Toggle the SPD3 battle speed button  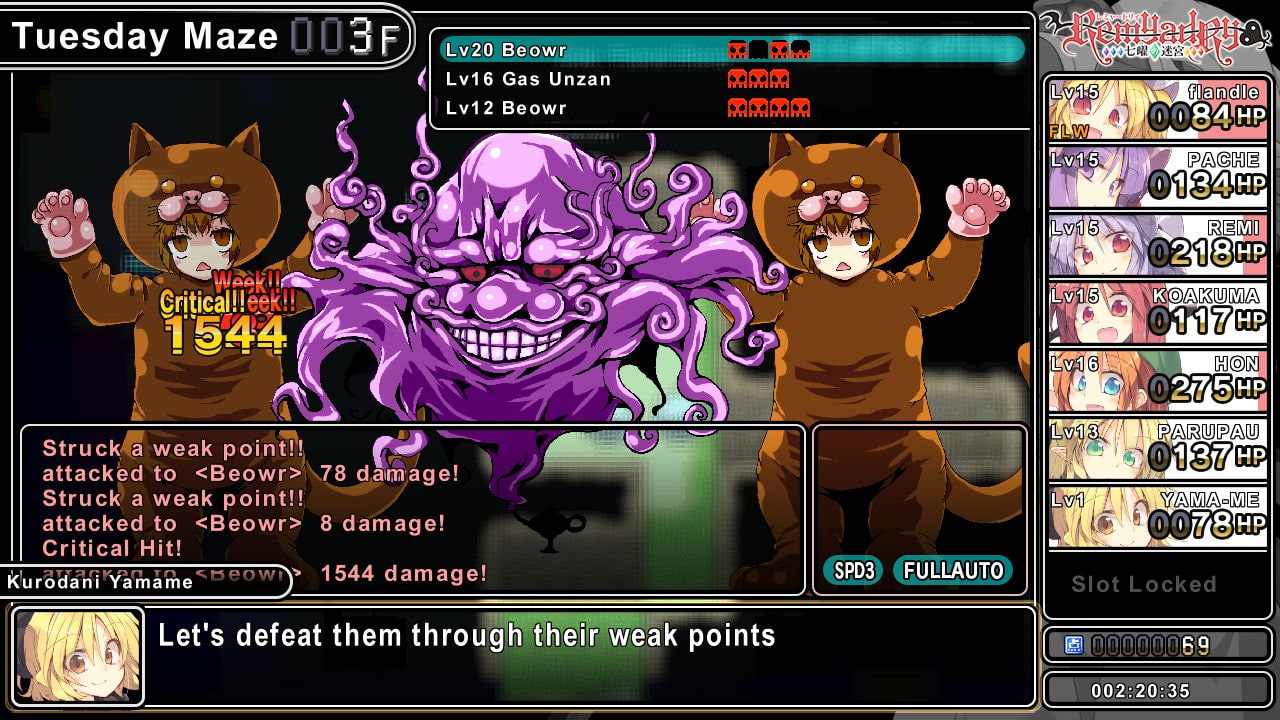pos(853,571)
